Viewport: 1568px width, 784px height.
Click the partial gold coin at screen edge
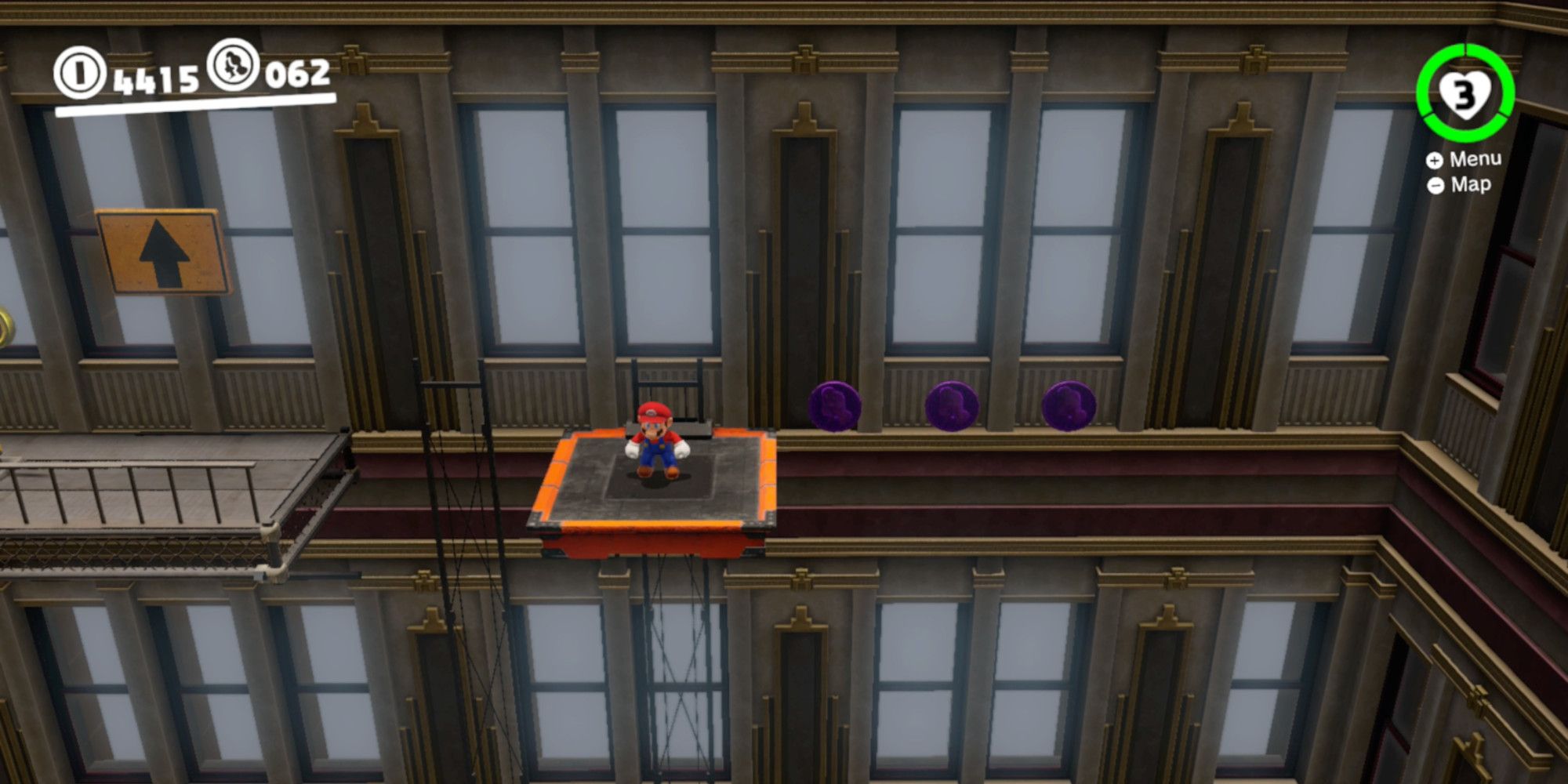[x=4, y=323]
